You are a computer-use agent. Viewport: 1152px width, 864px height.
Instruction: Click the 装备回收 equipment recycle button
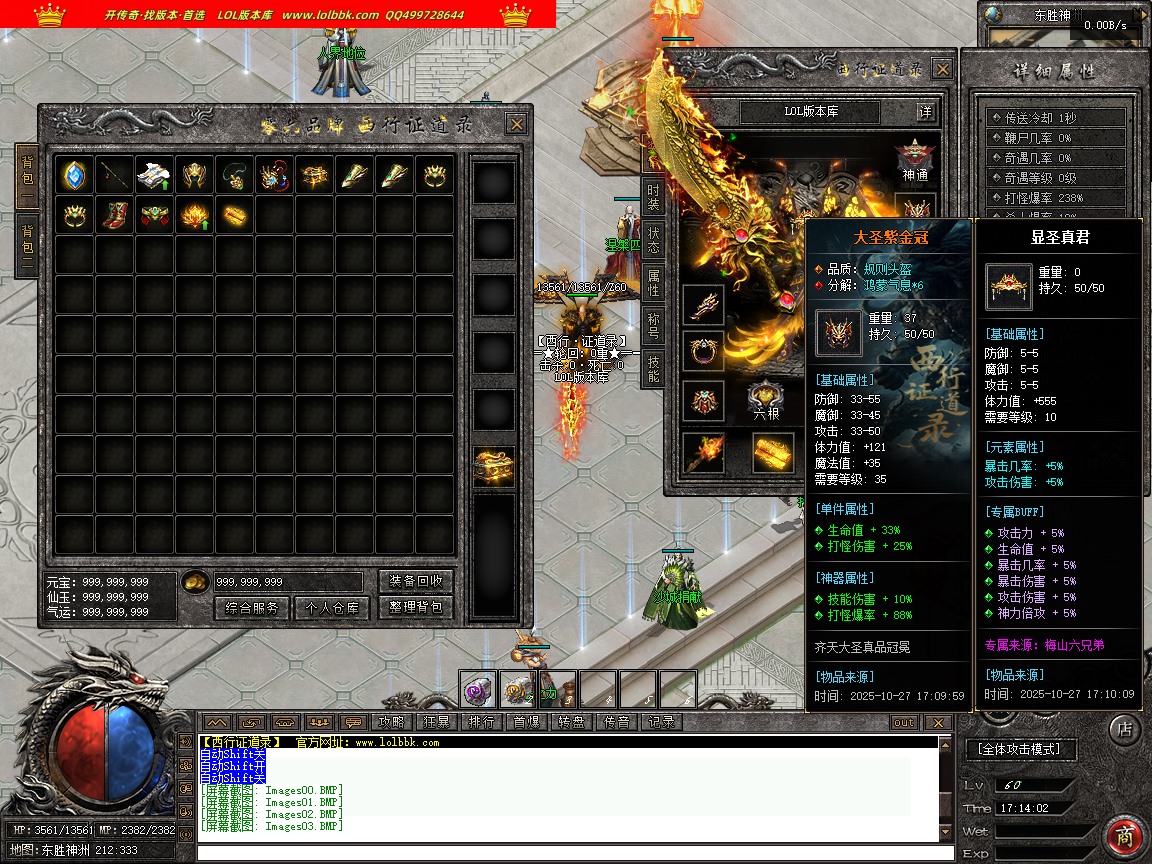pos(416,581)
